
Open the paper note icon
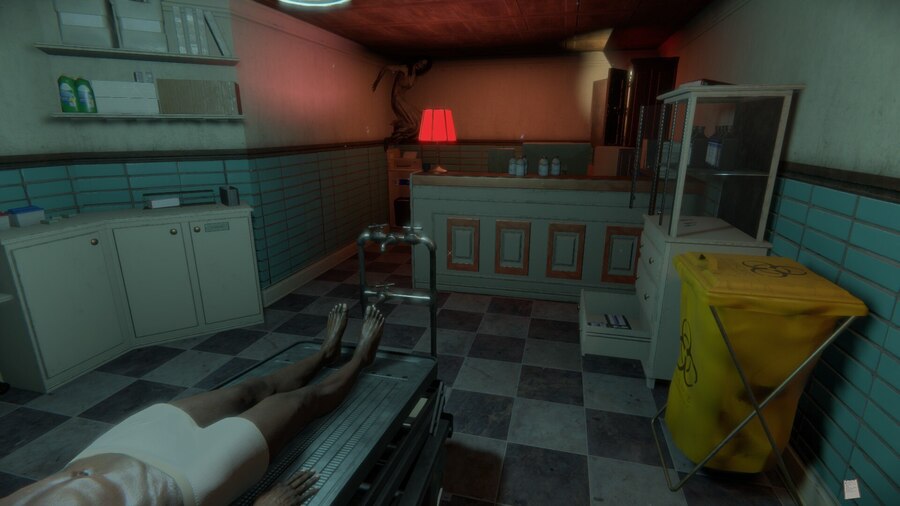(851, 488)
